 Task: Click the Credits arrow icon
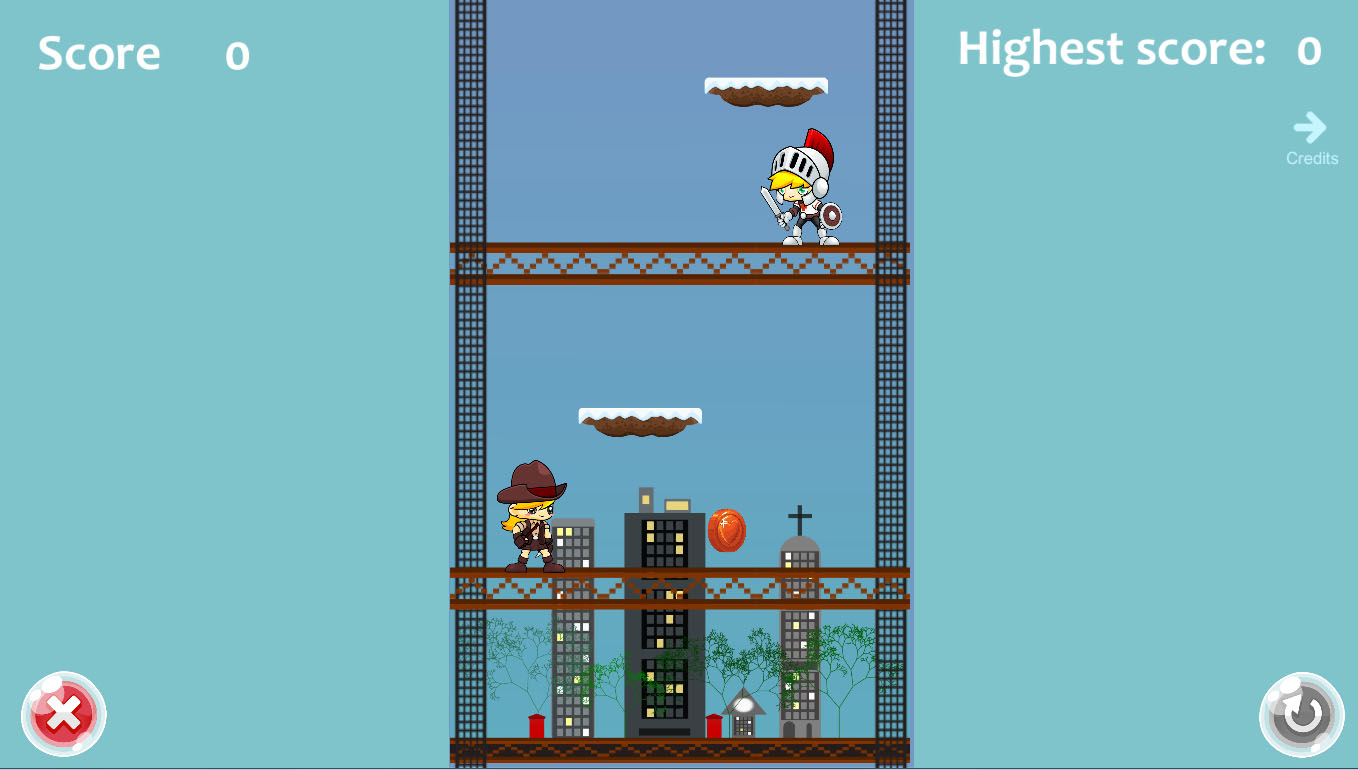(x=1311, y=127)
